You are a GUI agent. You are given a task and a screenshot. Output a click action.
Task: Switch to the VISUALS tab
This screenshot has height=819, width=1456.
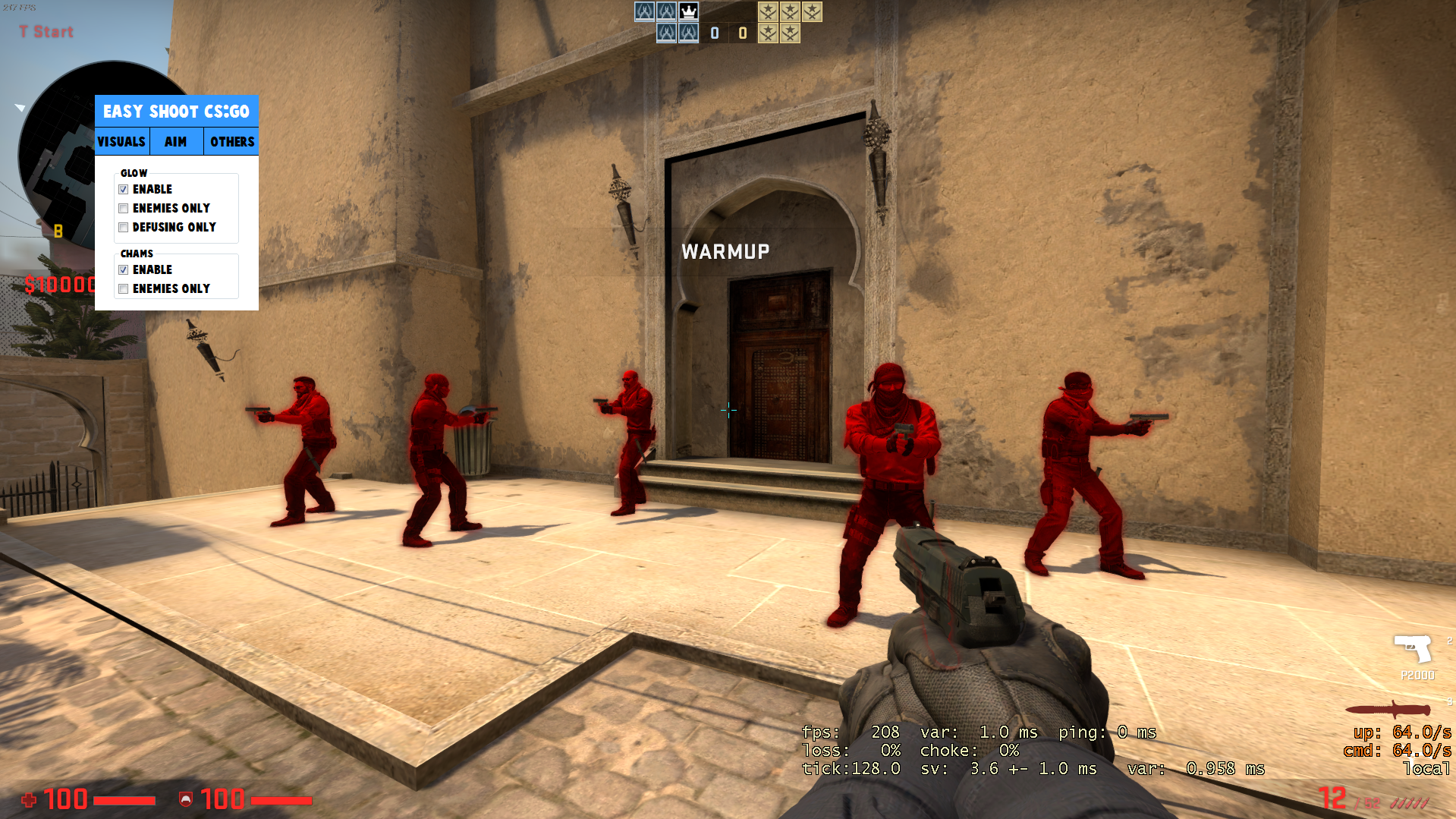tap(121, 142)
